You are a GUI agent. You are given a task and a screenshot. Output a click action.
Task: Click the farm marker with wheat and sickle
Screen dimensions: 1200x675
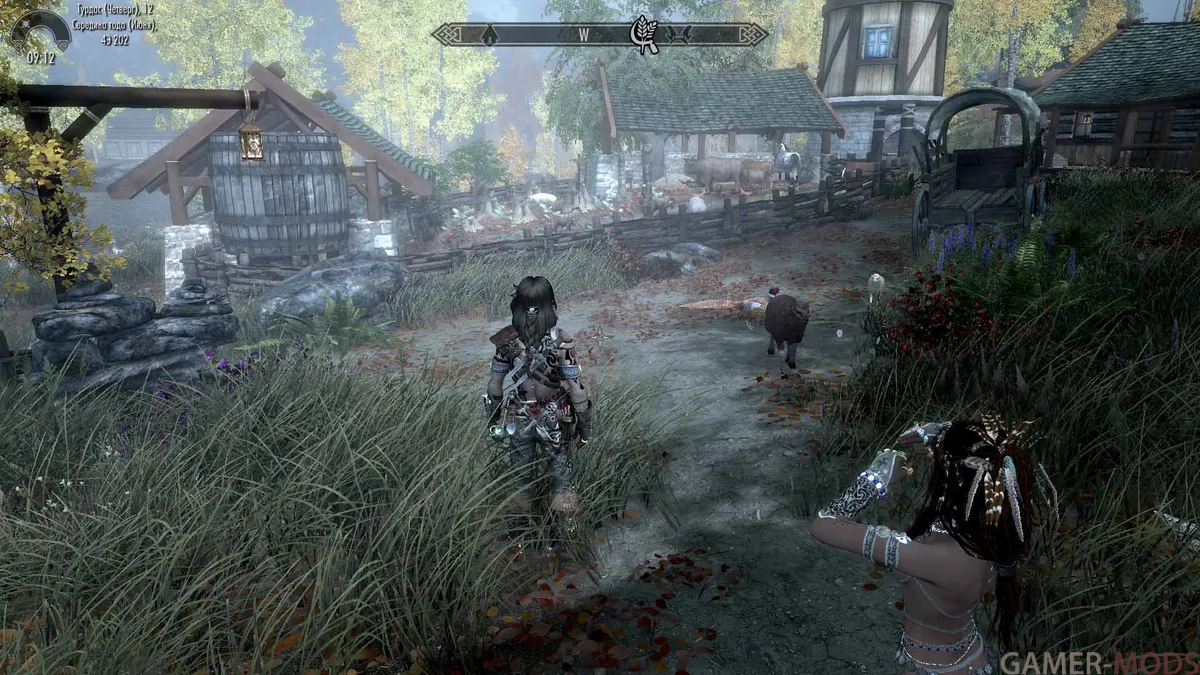(643, 34)
